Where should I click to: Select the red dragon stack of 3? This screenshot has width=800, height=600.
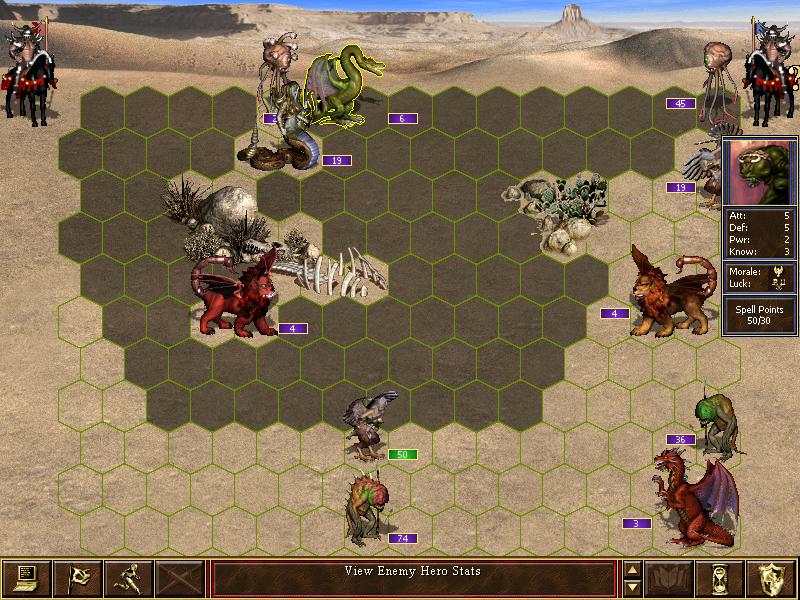tap(692, 500)
